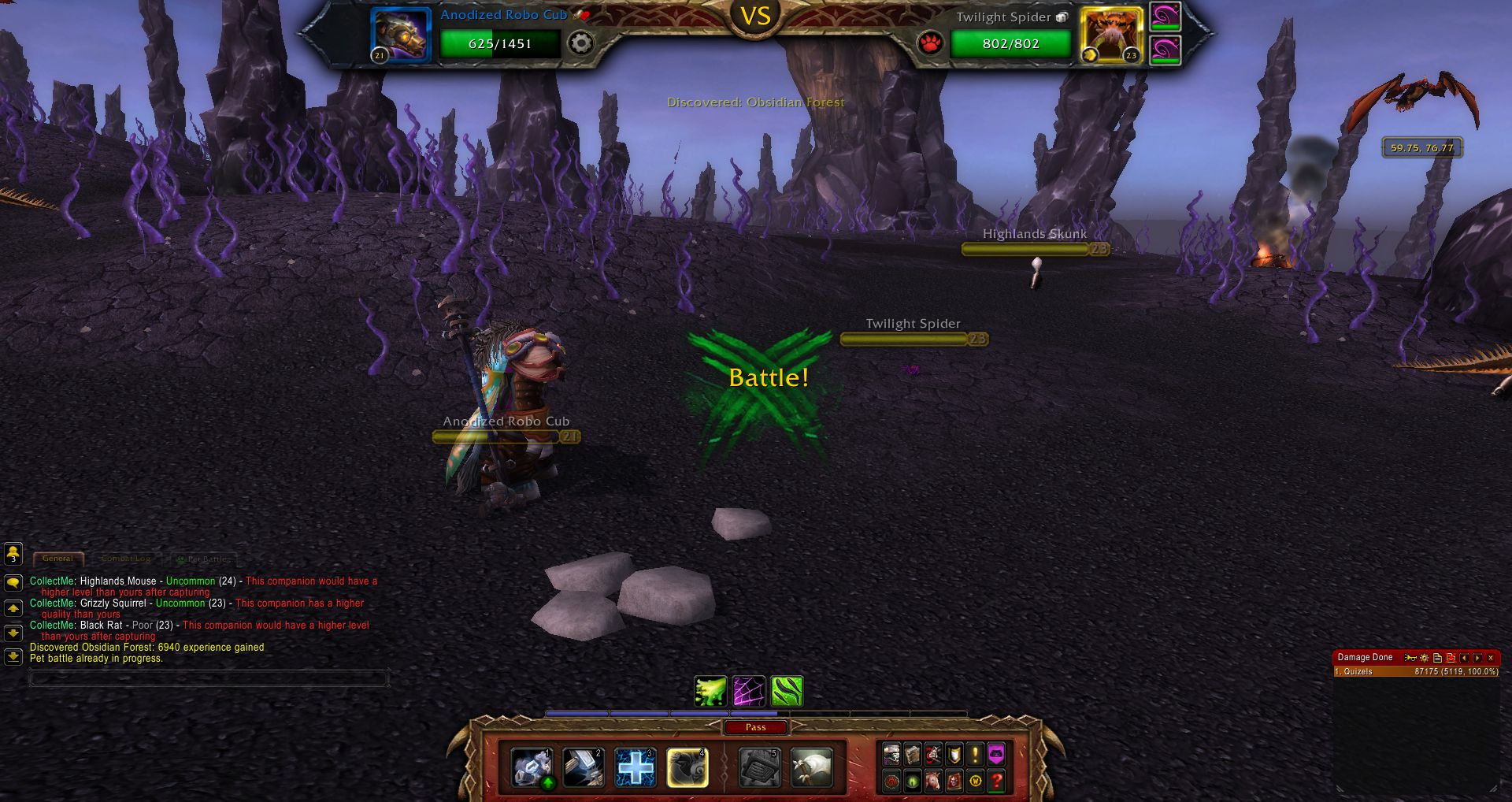
Task: Use the first pet ability with green arrow
Action: tap(532, 767)
